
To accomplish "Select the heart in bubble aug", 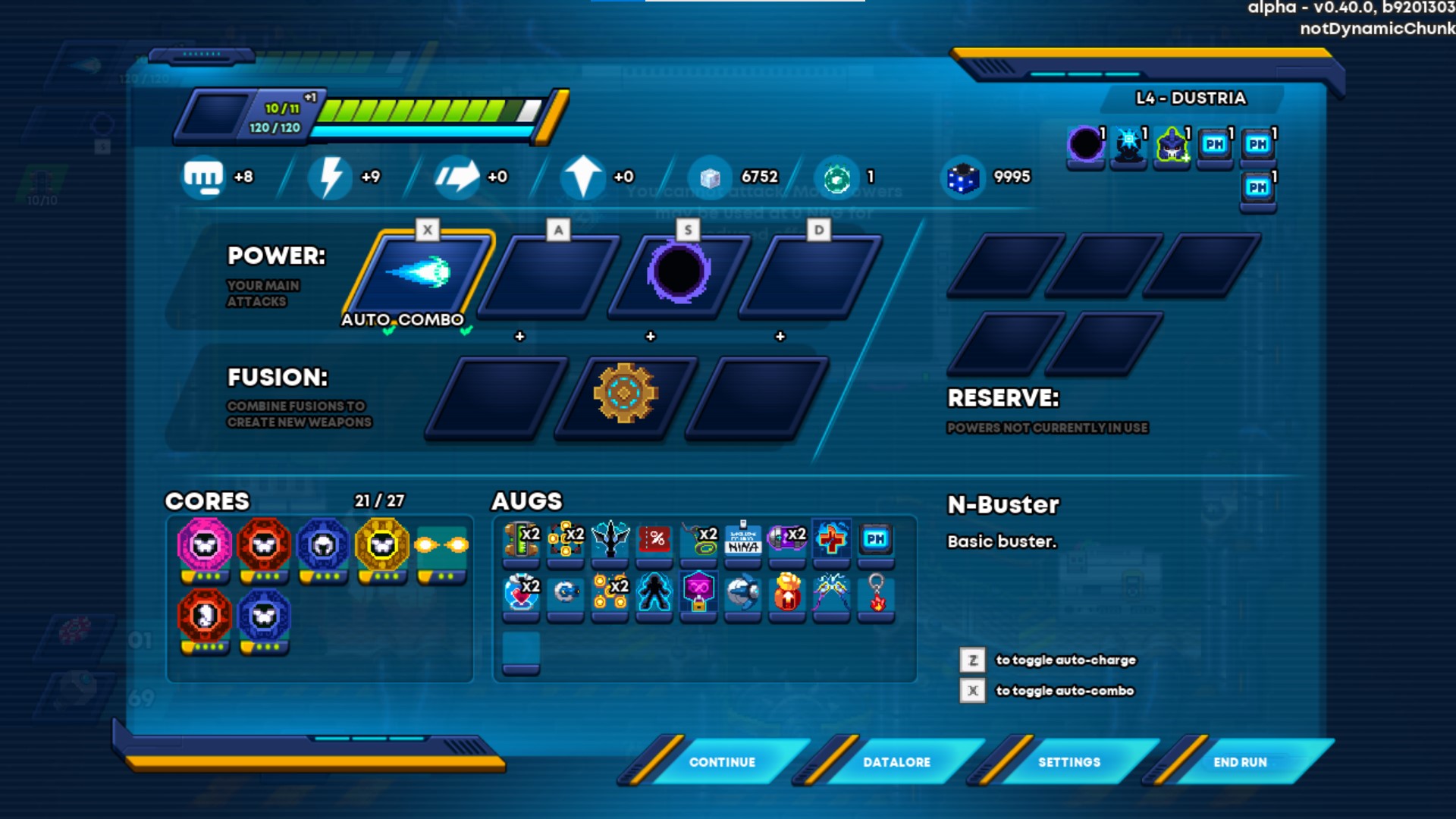I will pyautogui.click(x=522, y=592).
